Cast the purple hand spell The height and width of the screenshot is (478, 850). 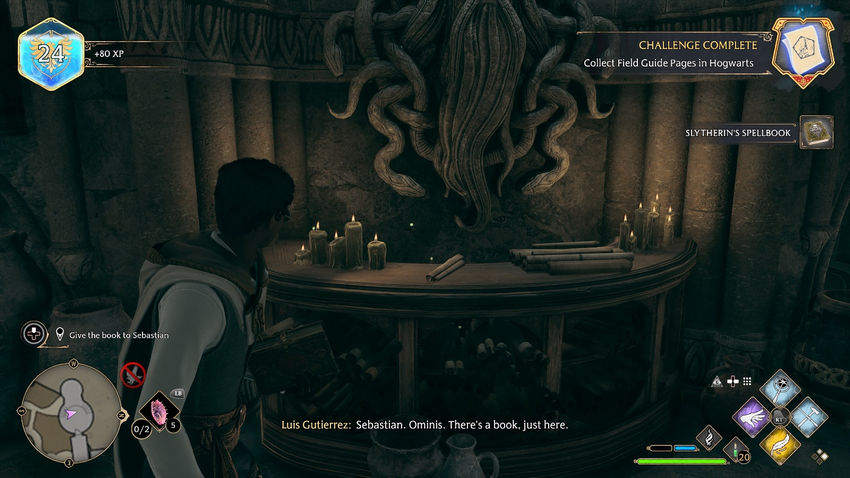[752, 416]
